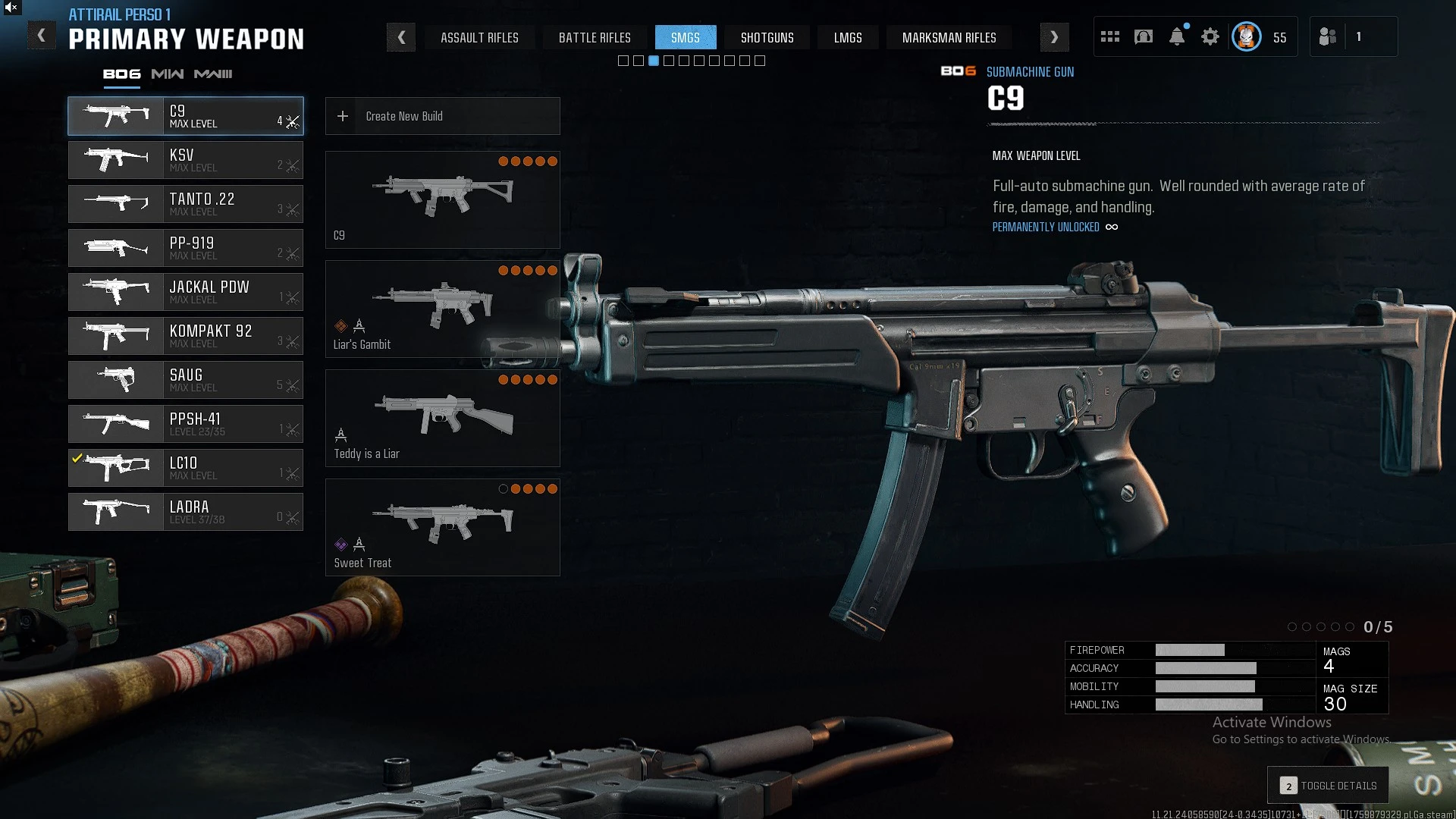Go back with the top-left arrow
Viewport: 1456px width, 819px height.
click(x=42, y=36)
